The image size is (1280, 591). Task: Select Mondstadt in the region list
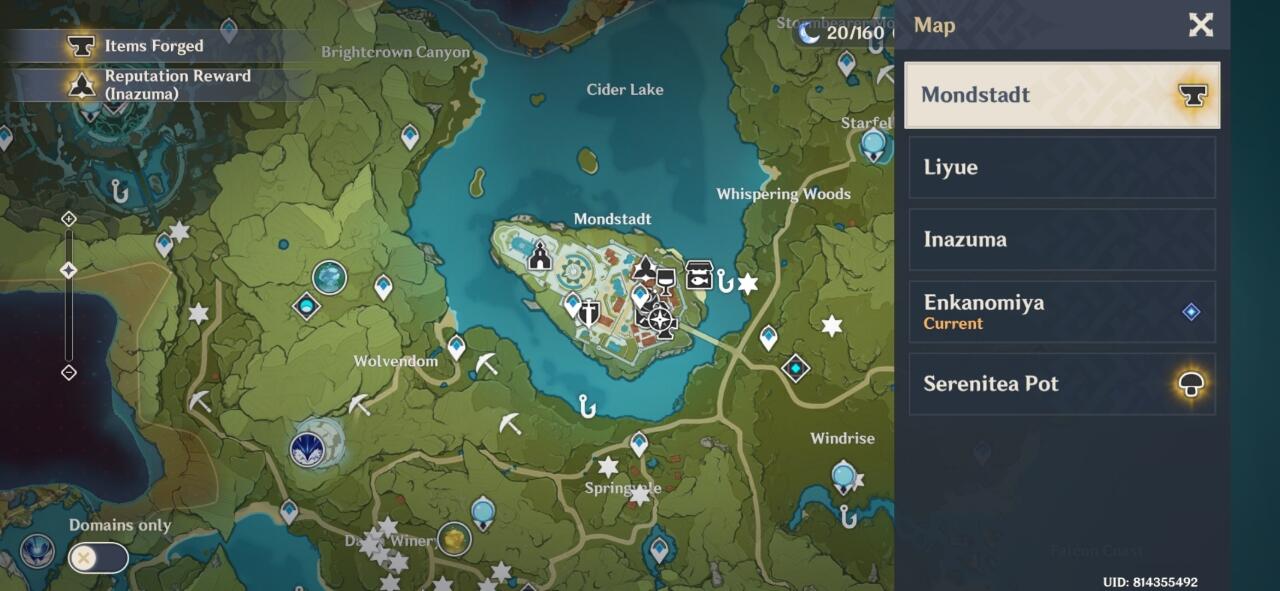(x=1062, y=95)
